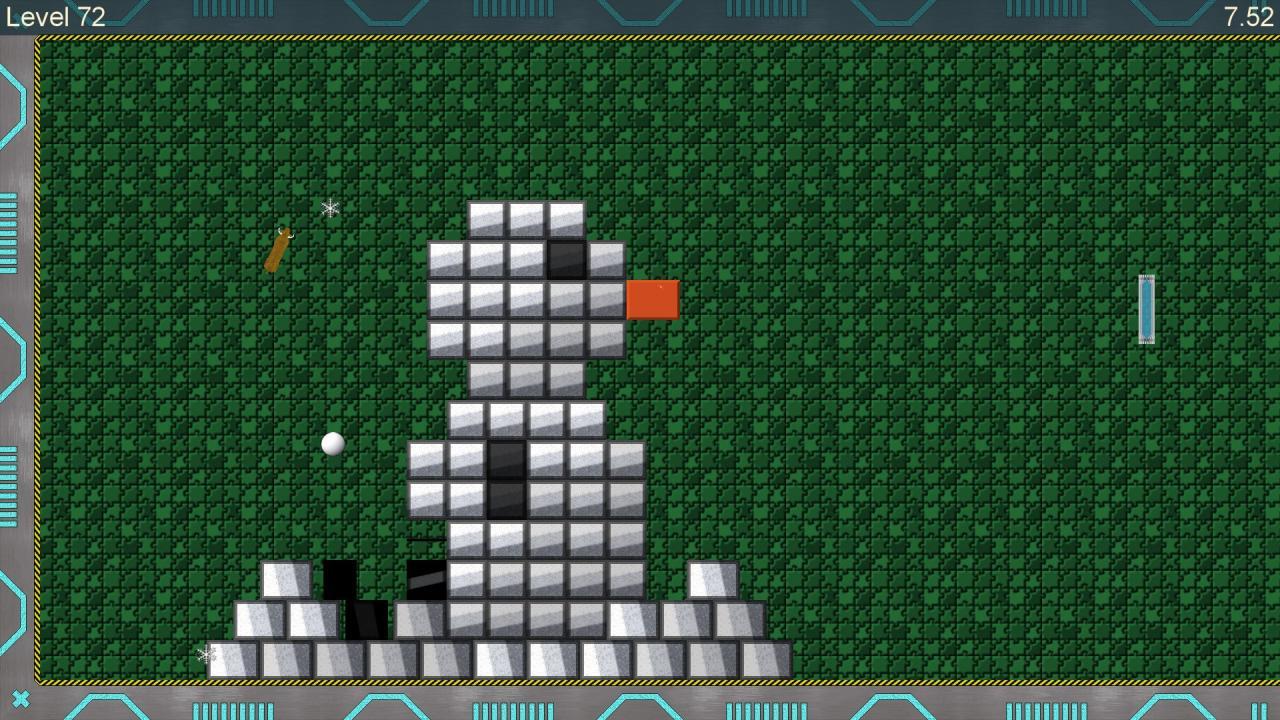The width and height of the screenshot is (1280, 720).
Task: Click the snowman's dark eye brick
Action: pyautogui.click(x=565, y=260)
